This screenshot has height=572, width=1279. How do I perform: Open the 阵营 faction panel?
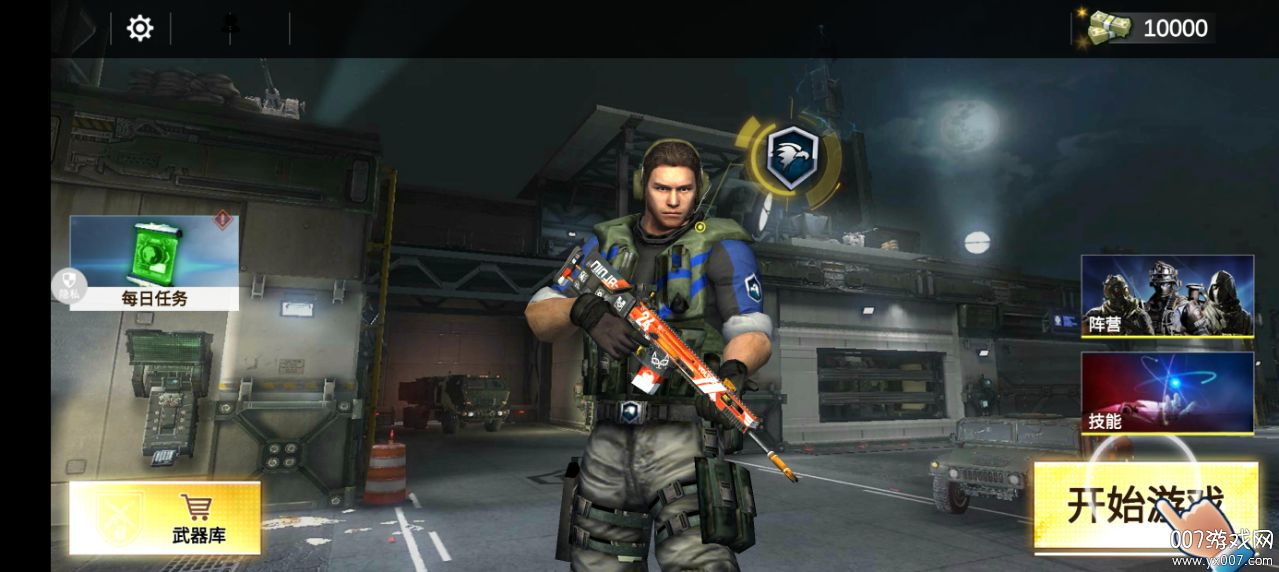pos(1167,296)
